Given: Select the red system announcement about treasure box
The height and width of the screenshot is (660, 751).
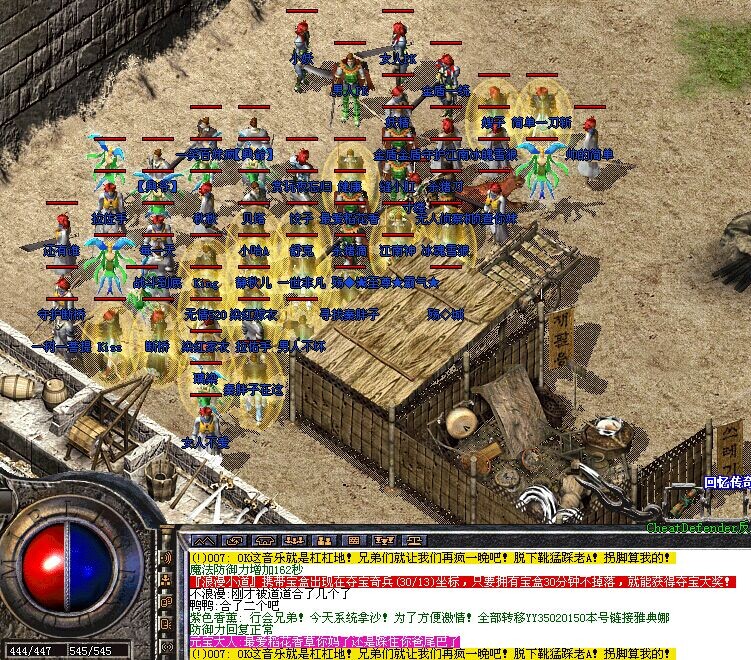Looking at the screenshot, I should tap(430, 581).
